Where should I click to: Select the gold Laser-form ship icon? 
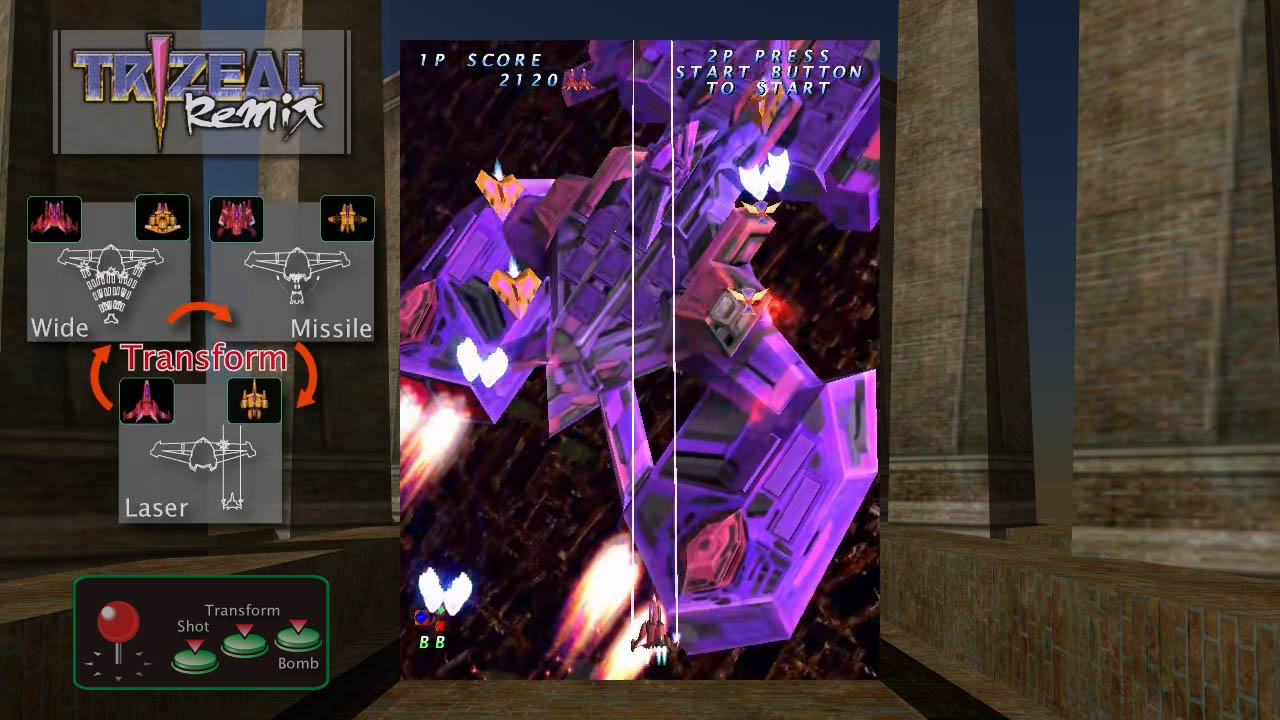(x=255, y=400)
